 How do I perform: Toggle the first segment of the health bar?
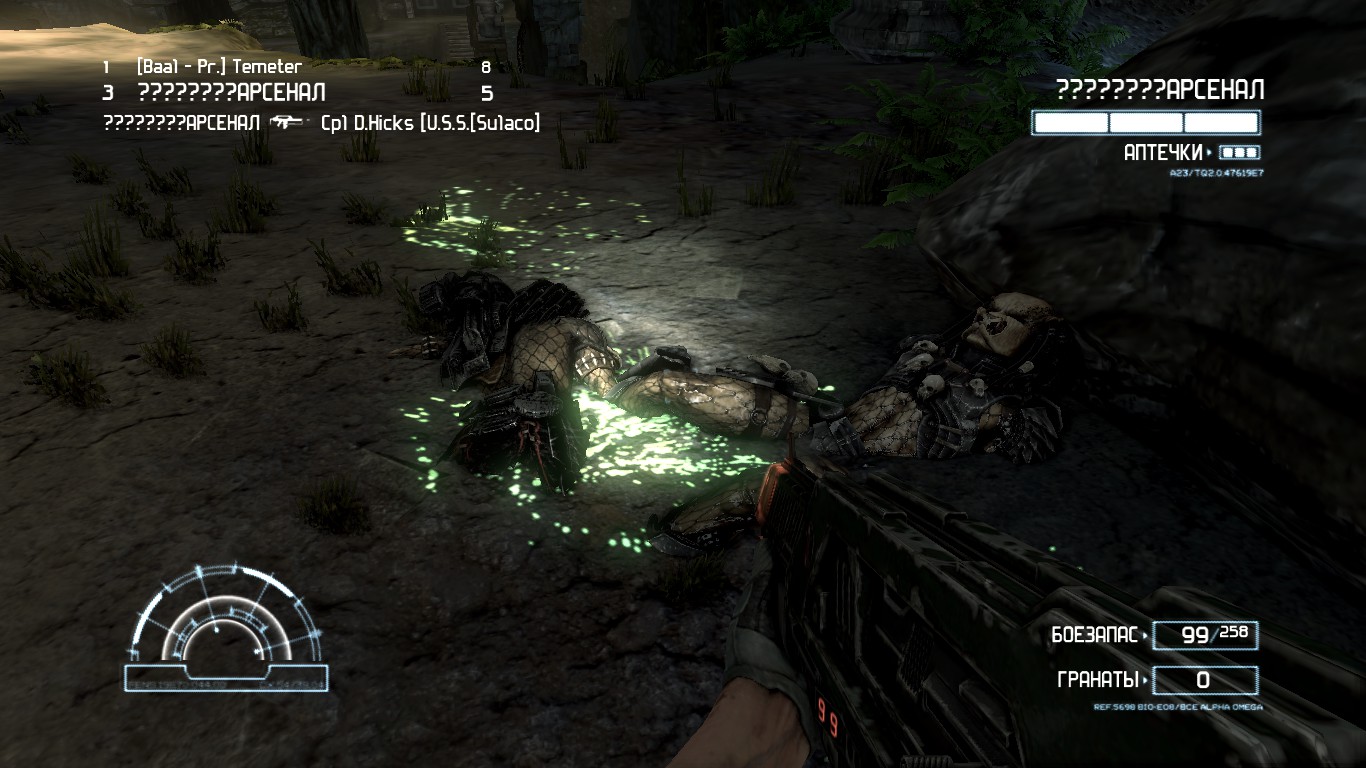[1070, 122]
